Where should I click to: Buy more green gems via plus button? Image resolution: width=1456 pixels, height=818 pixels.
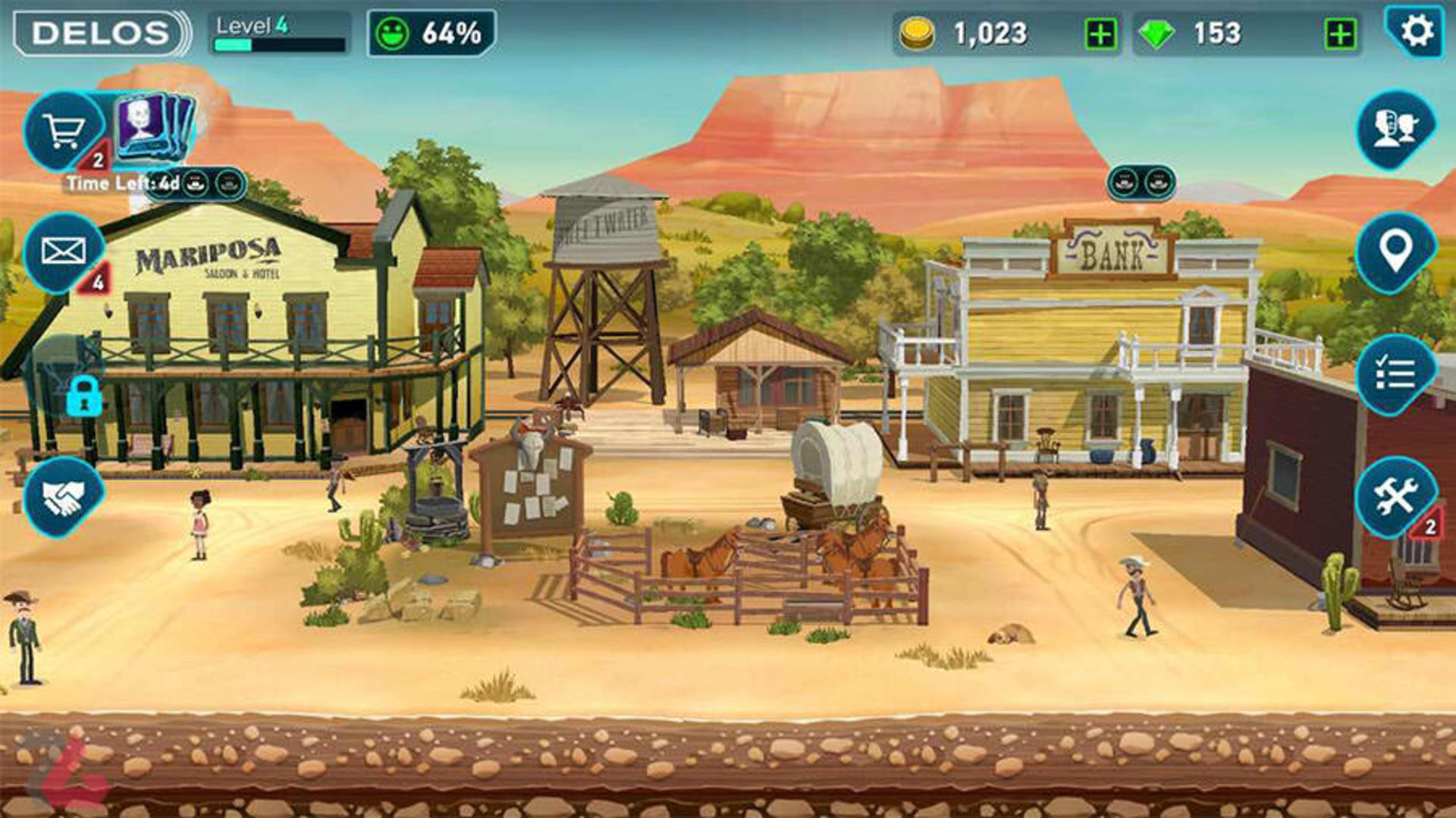pyautogui.click(x=1340, y=34)
